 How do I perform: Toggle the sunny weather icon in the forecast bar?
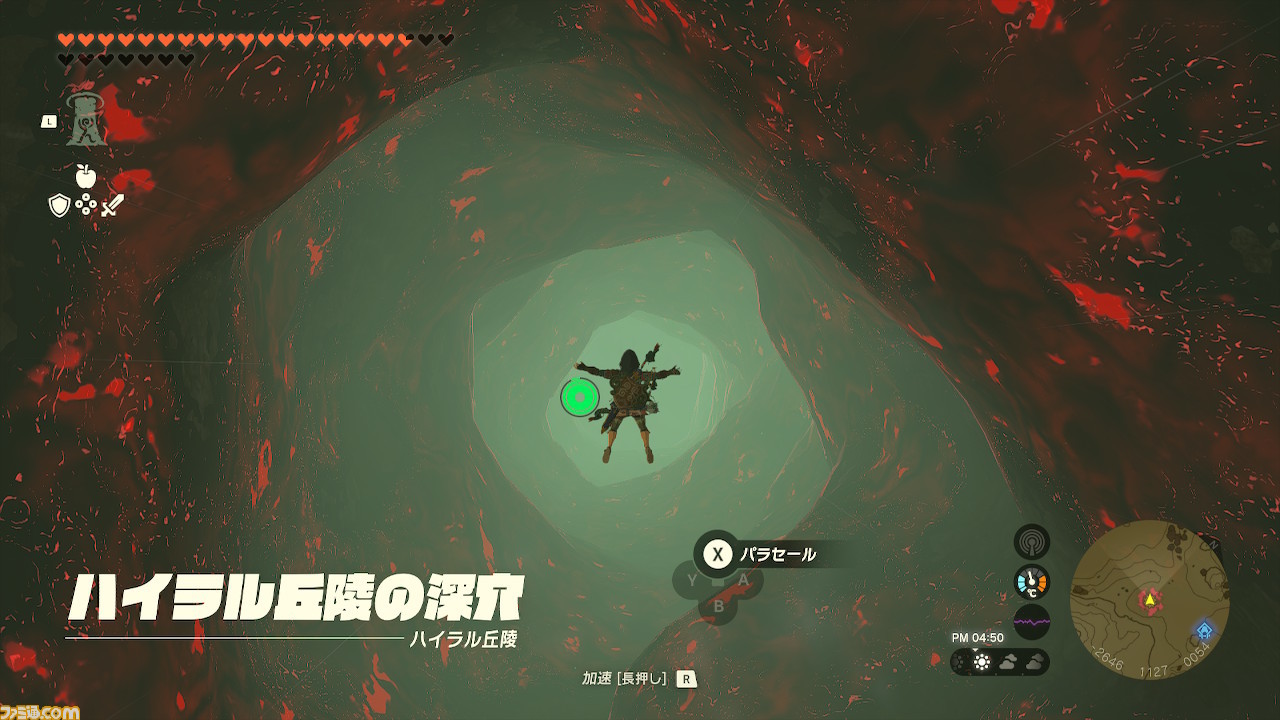click(983, 663)
